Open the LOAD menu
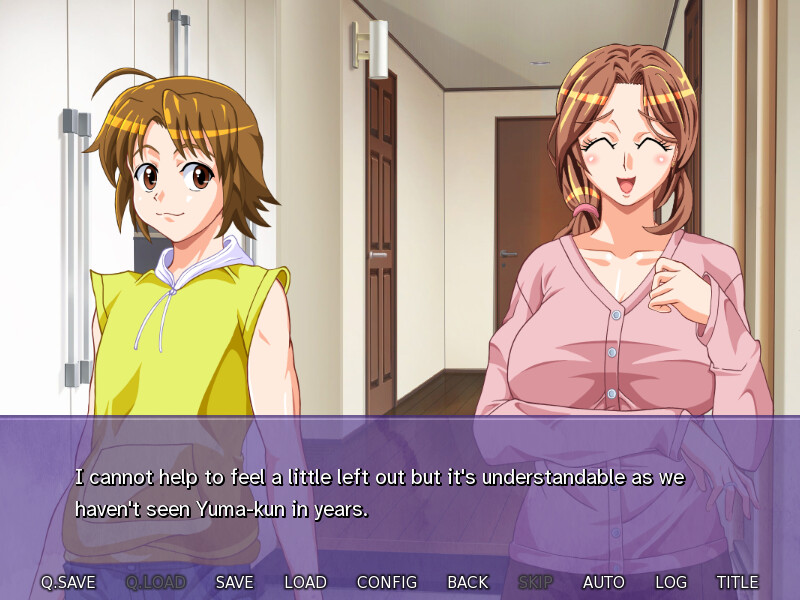The image size is (800, 600). (x=305, y=582)
